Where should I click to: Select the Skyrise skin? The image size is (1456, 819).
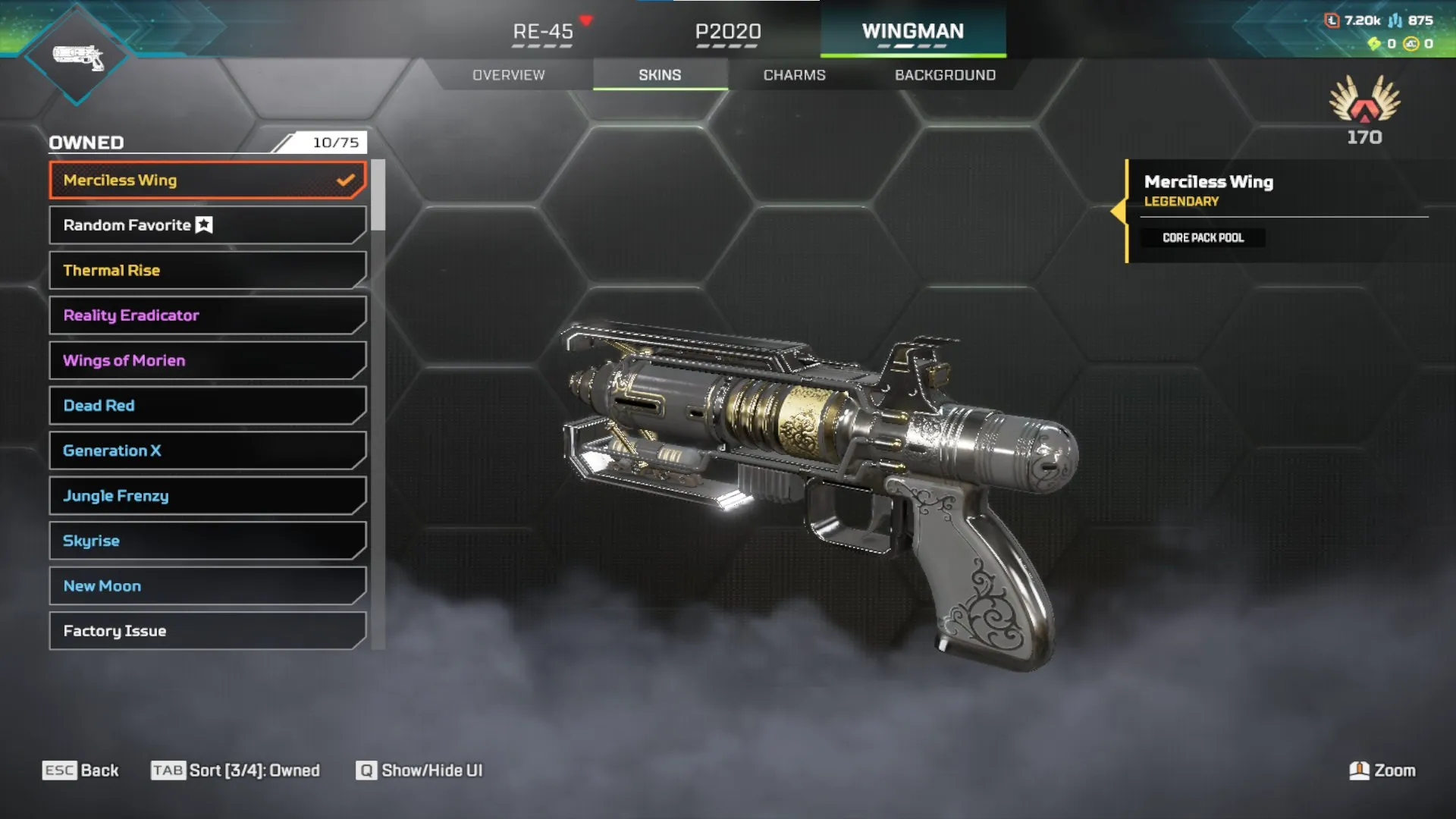207,541
